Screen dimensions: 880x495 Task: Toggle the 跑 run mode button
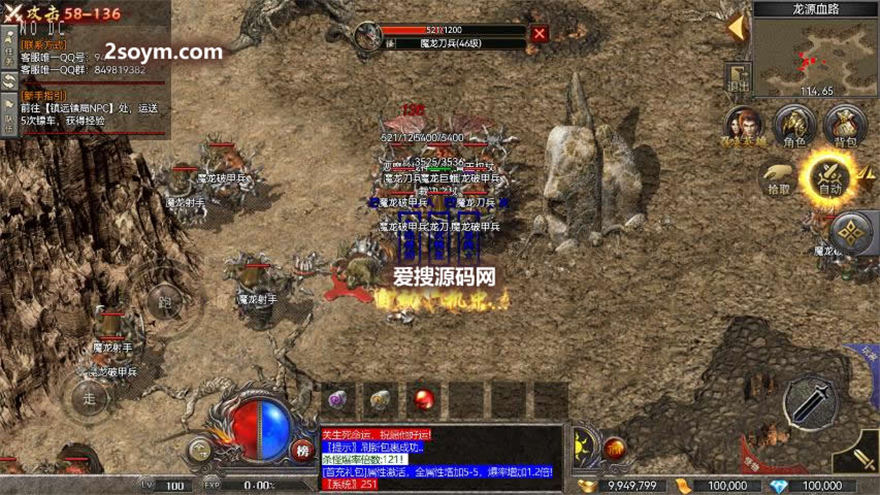(165, 301)
